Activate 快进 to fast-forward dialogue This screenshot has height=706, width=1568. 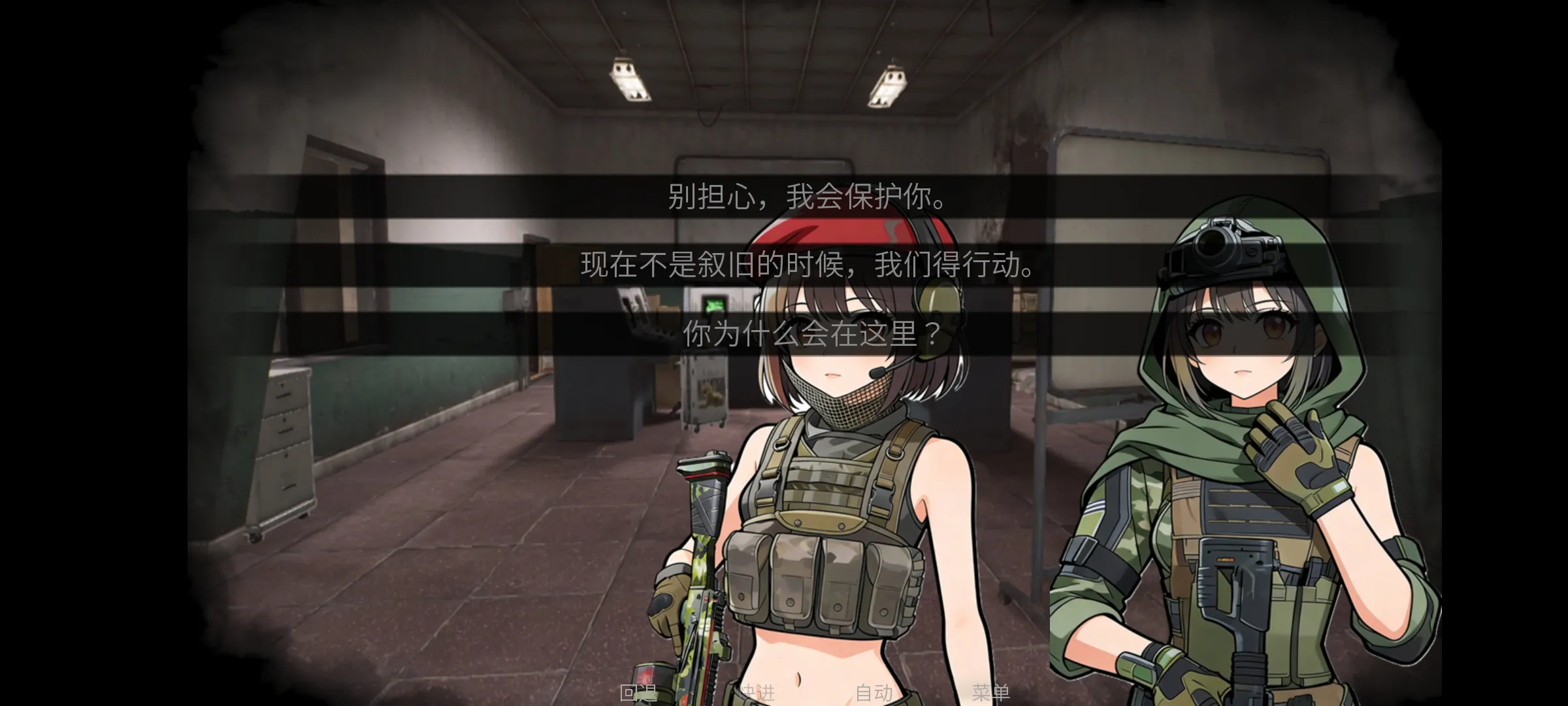[758, 694]
